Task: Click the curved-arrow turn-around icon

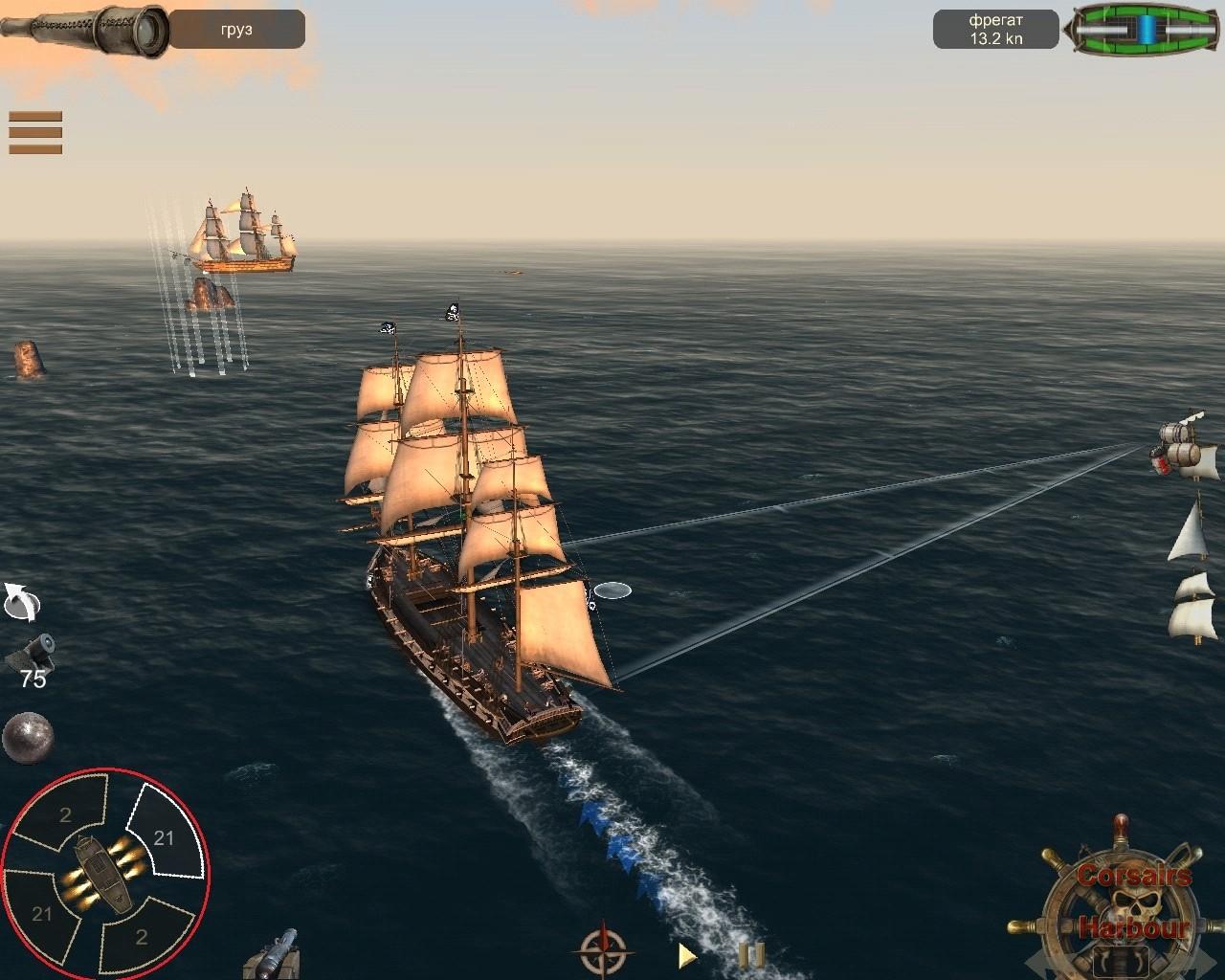Action: (x=22, y=603)
